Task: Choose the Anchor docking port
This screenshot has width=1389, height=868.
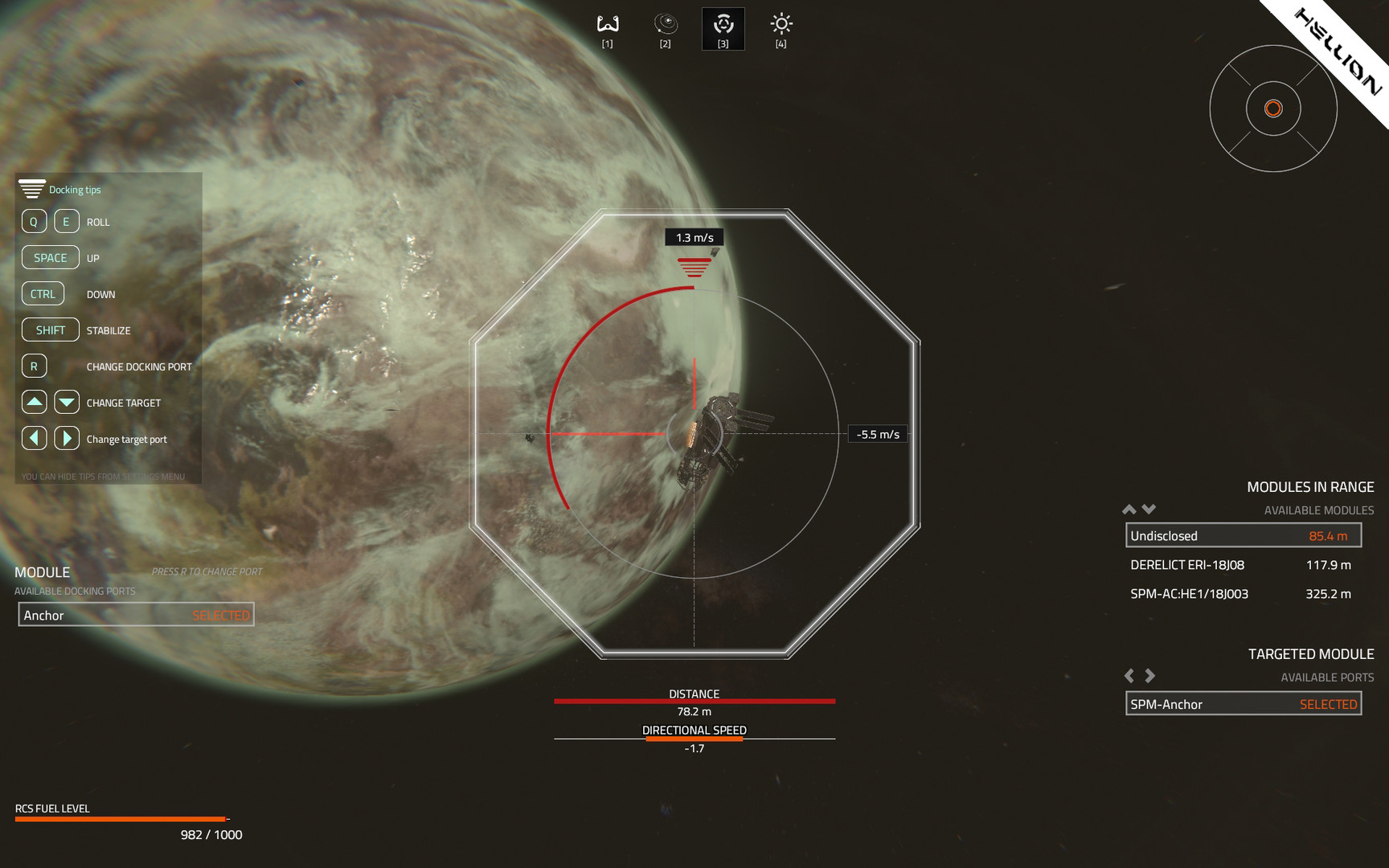Action: tap(136, 615)
